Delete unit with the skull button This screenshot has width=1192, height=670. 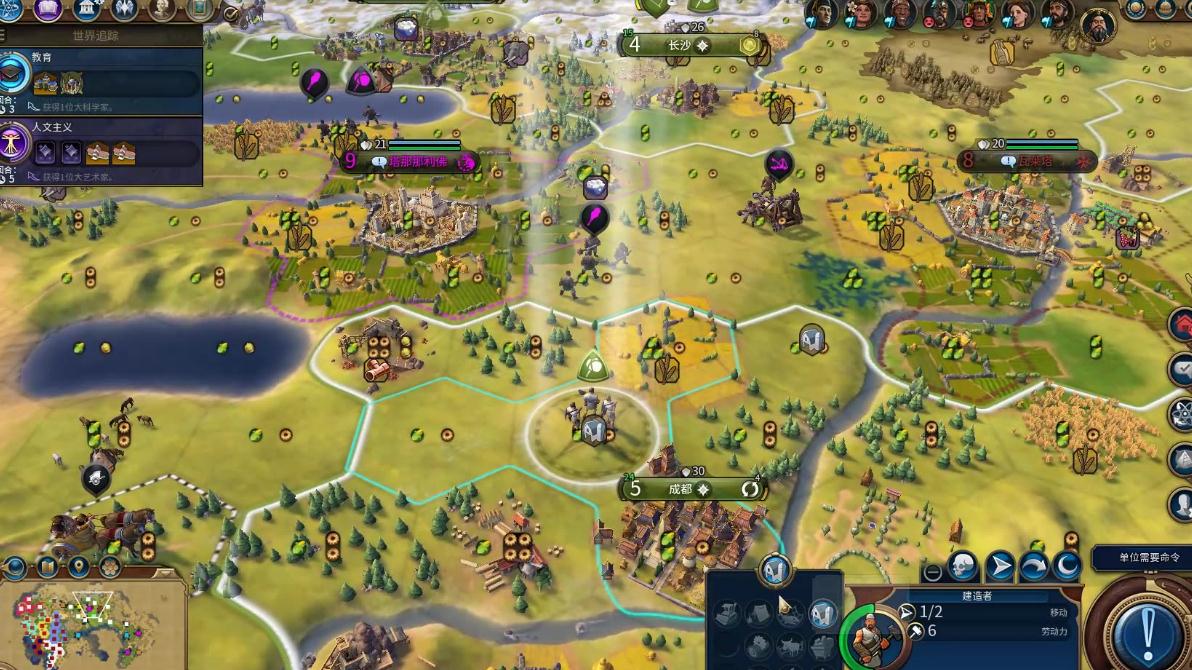point(963,567)
